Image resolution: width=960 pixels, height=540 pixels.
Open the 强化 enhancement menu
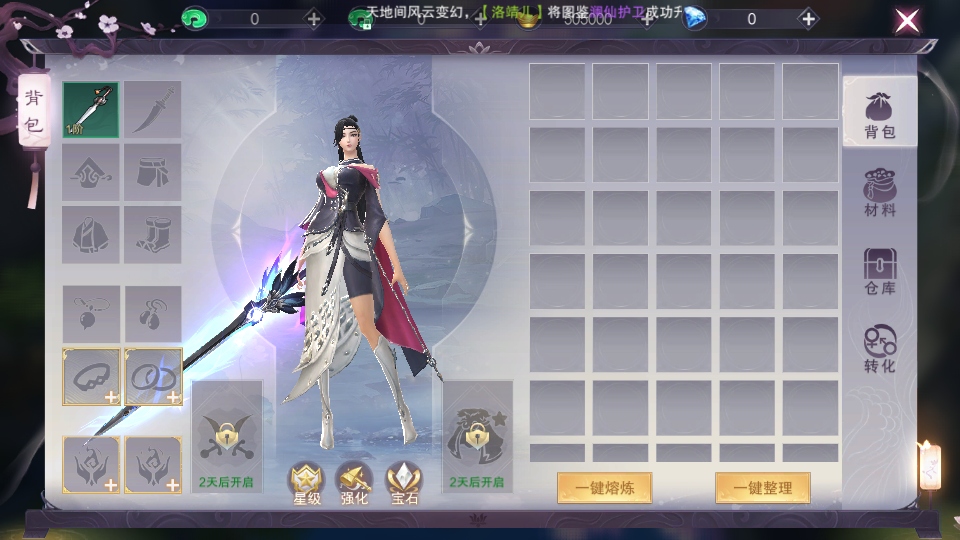(353, 483)
